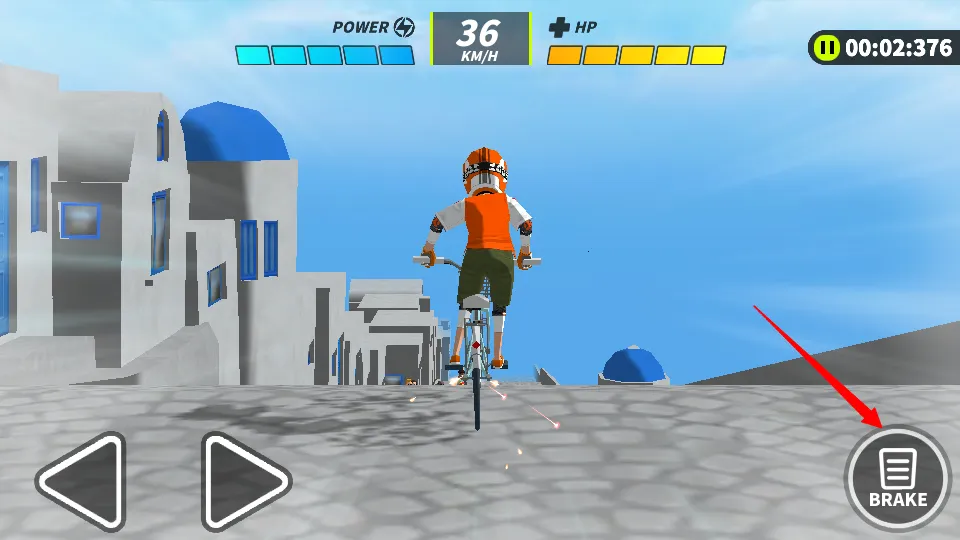The height and width of the screenshot is (540, 960).
Task: Pause the game with the green pause icon
Action: pyautogui.click(x=826, y=47)
